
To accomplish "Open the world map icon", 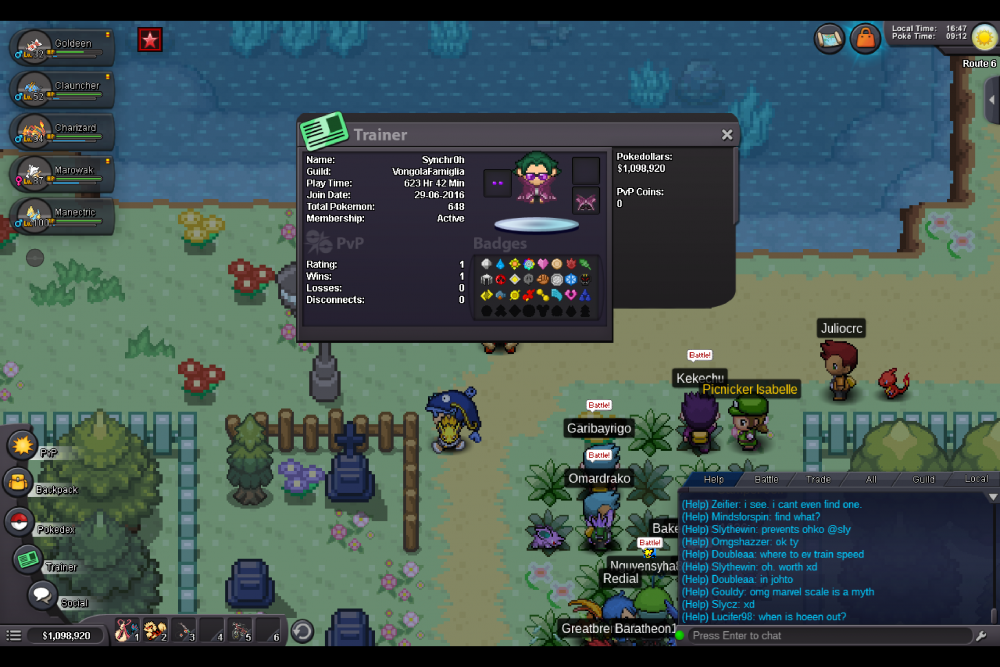I will [830, 38].
